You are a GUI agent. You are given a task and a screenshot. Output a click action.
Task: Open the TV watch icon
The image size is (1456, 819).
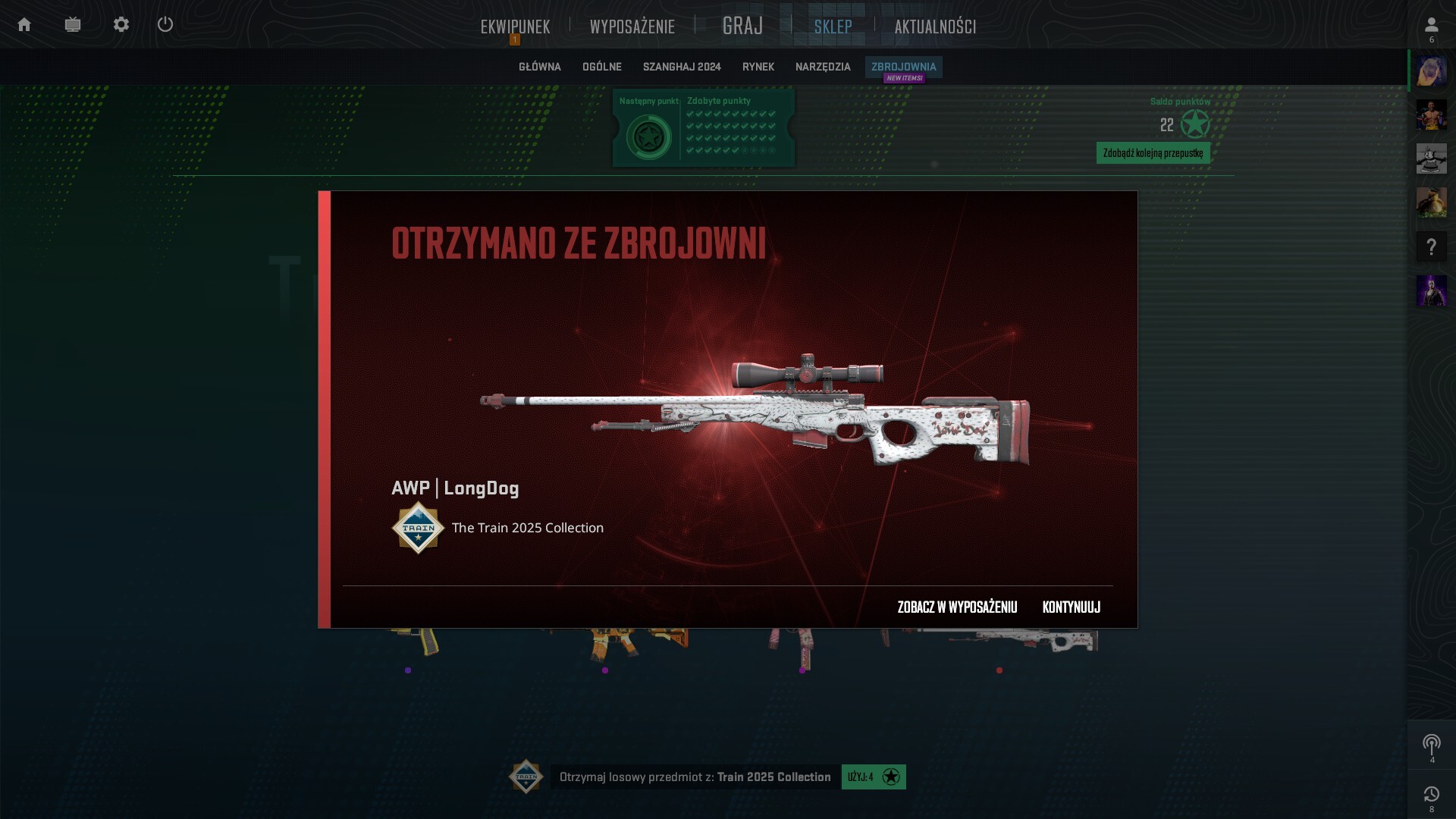click(x=73, y=25)
